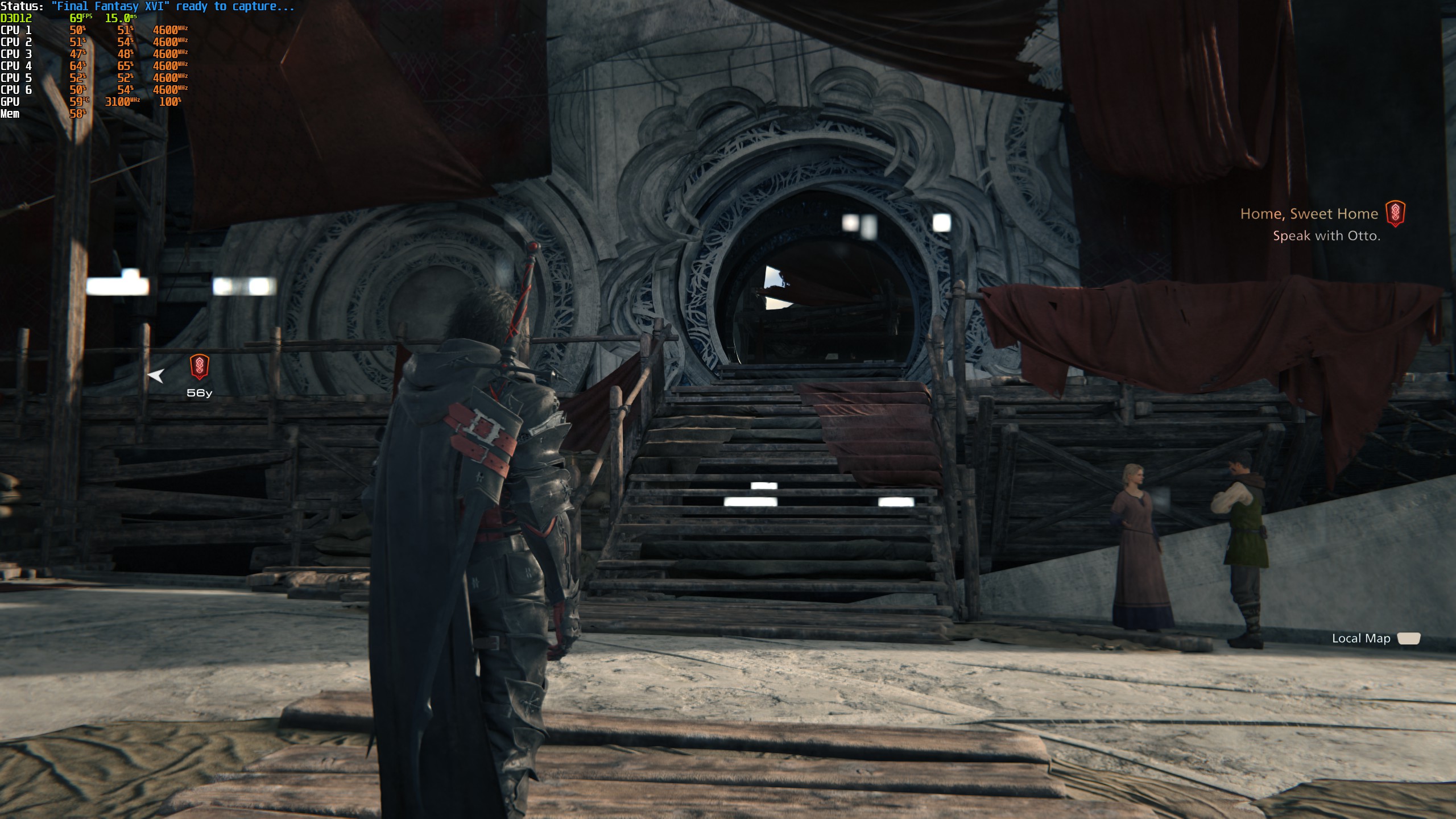Screen dimensions: 1456x819
Task: Select the Home, Sweet Home quest tracker
Action: (x=1309, y=214)
